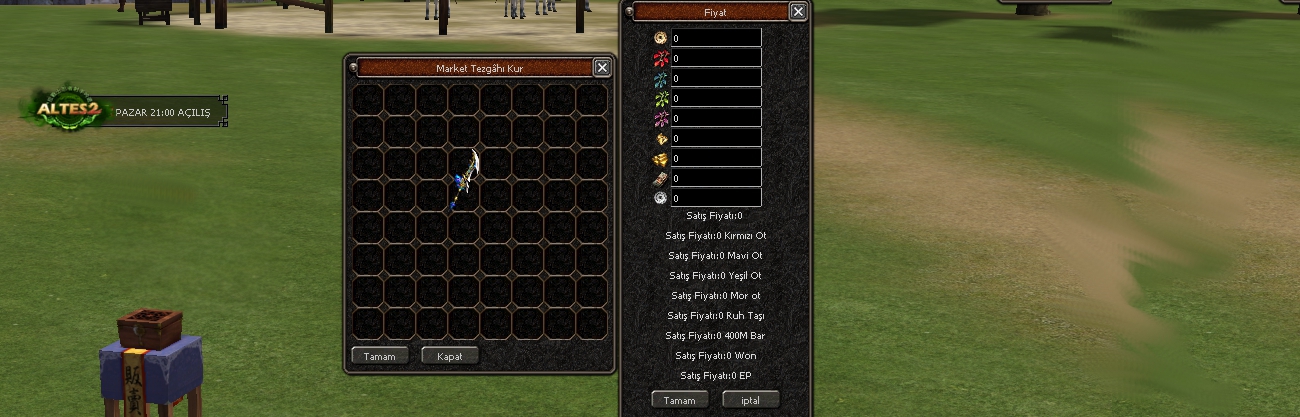1300x417 pixels.
Task: Click the Kapat button in the stall window
Action: pos(449,356)
